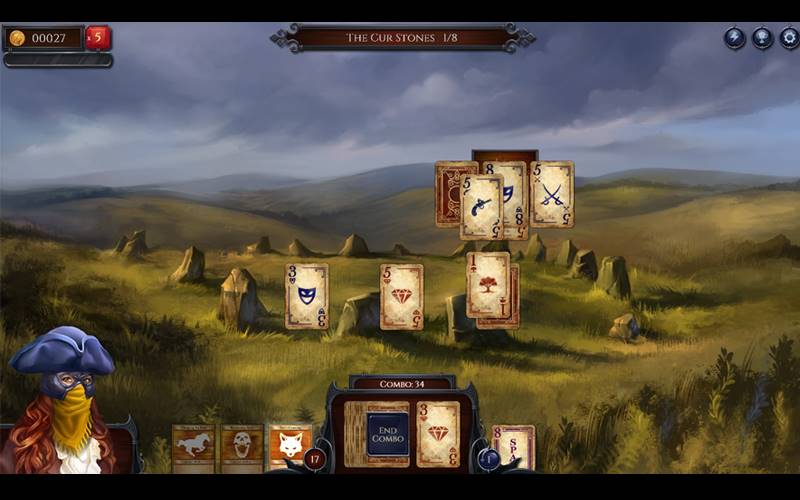Select the 3 mask card

(306, 296)
